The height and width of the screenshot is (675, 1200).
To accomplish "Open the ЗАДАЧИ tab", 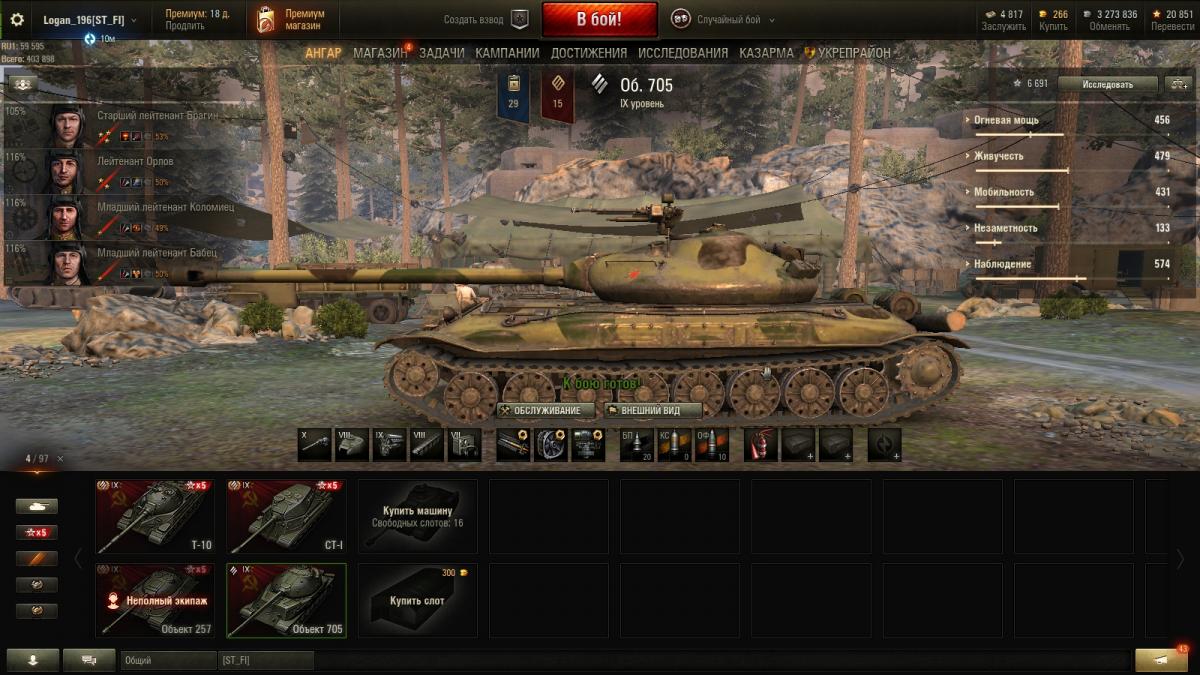I will (x=441, y=53).
